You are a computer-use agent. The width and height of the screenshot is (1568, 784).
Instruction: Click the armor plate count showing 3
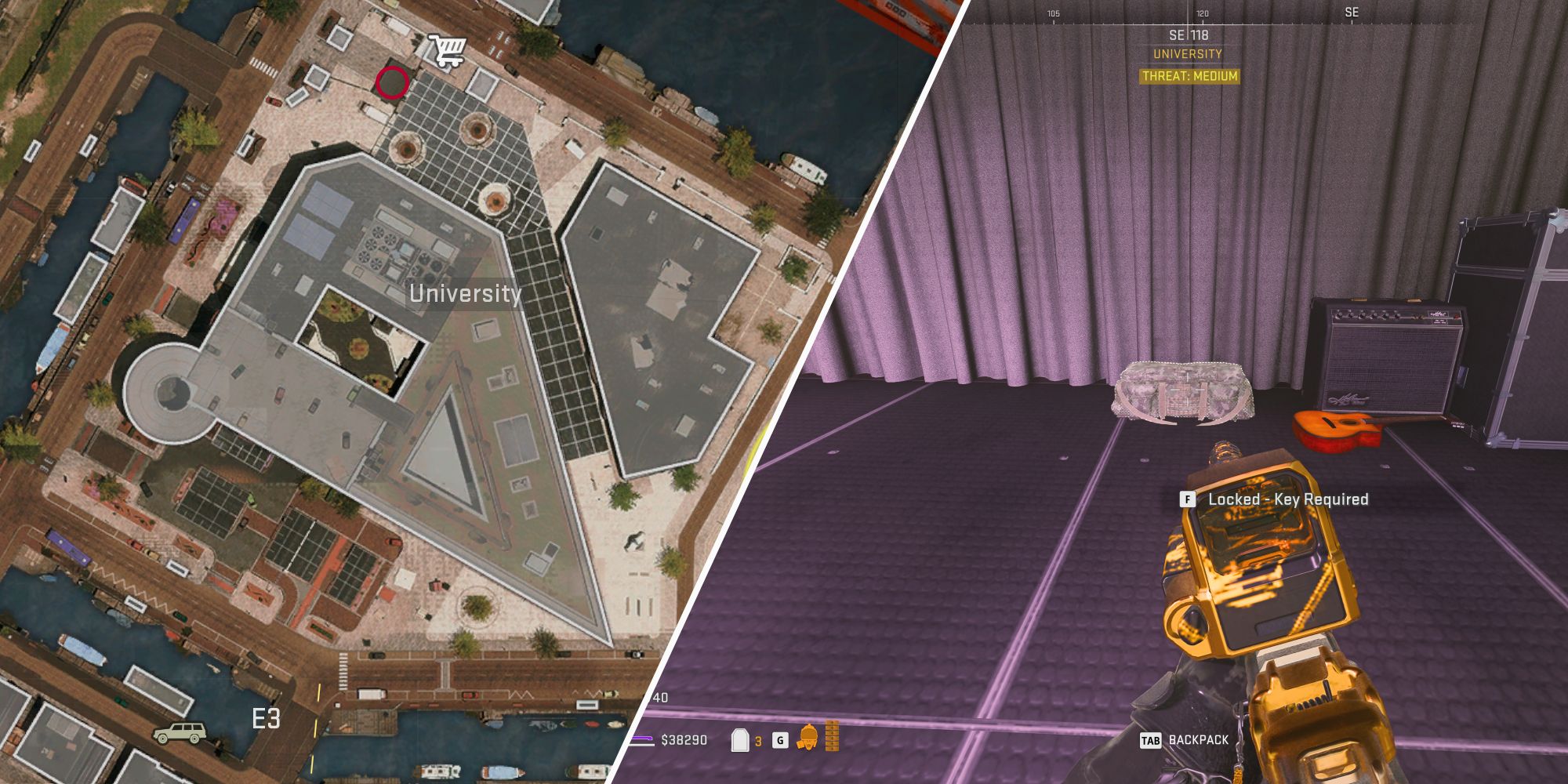[758, 740]
